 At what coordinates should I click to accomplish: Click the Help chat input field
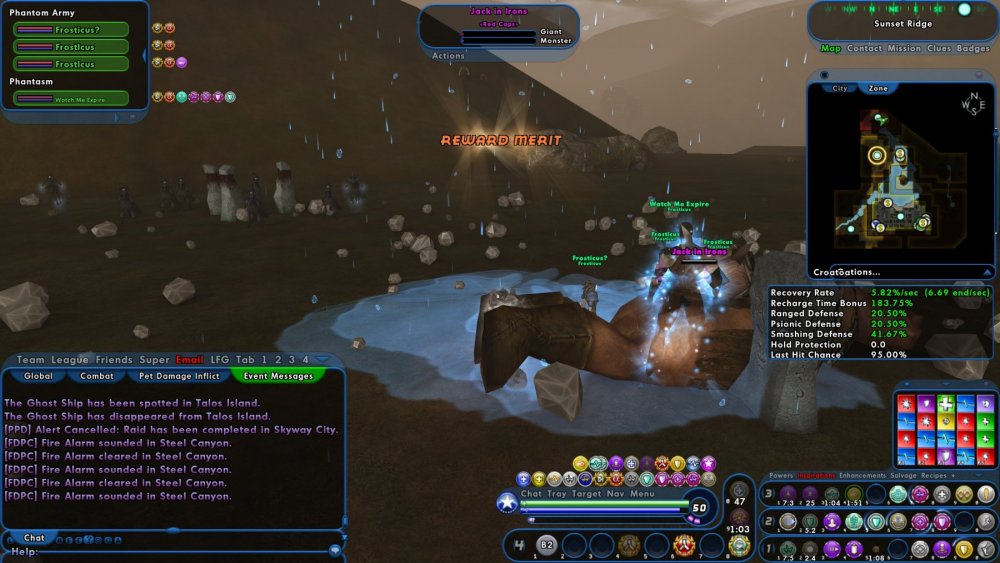[180, 551]
